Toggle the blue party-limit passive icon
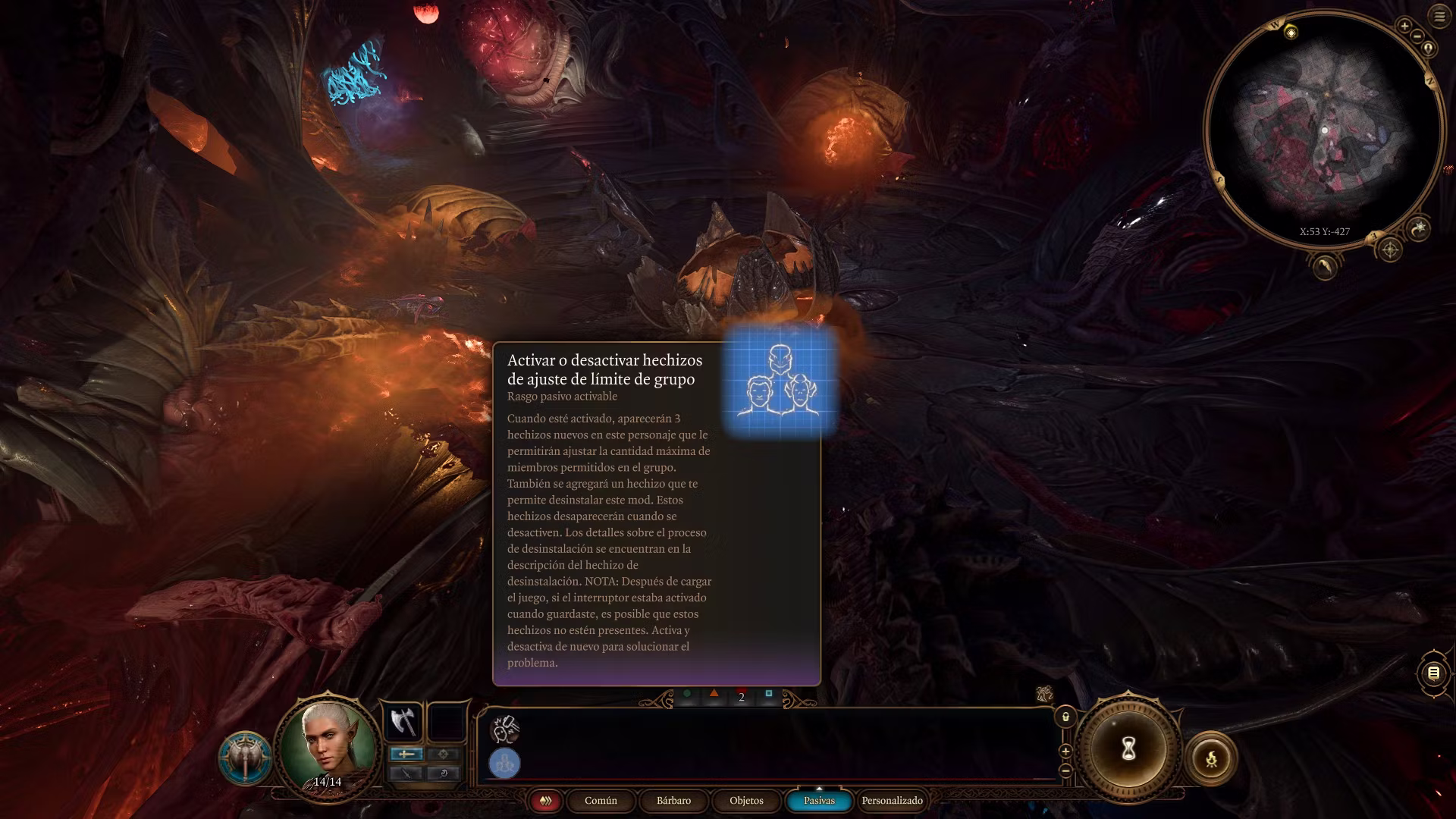1456x819 pixels. point(504,763)
